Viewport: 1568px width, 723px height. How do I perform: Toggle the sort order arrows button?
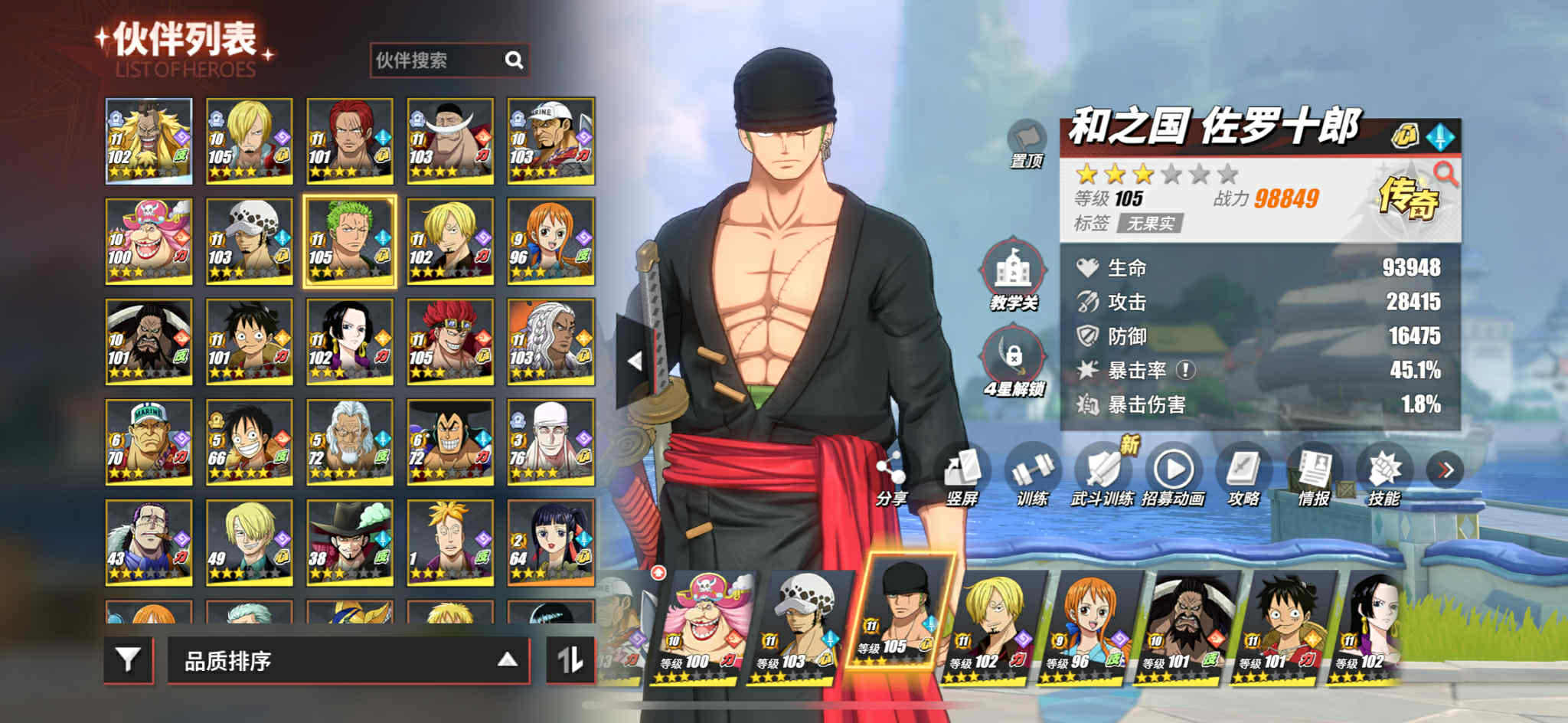click(x=570, y=659)
